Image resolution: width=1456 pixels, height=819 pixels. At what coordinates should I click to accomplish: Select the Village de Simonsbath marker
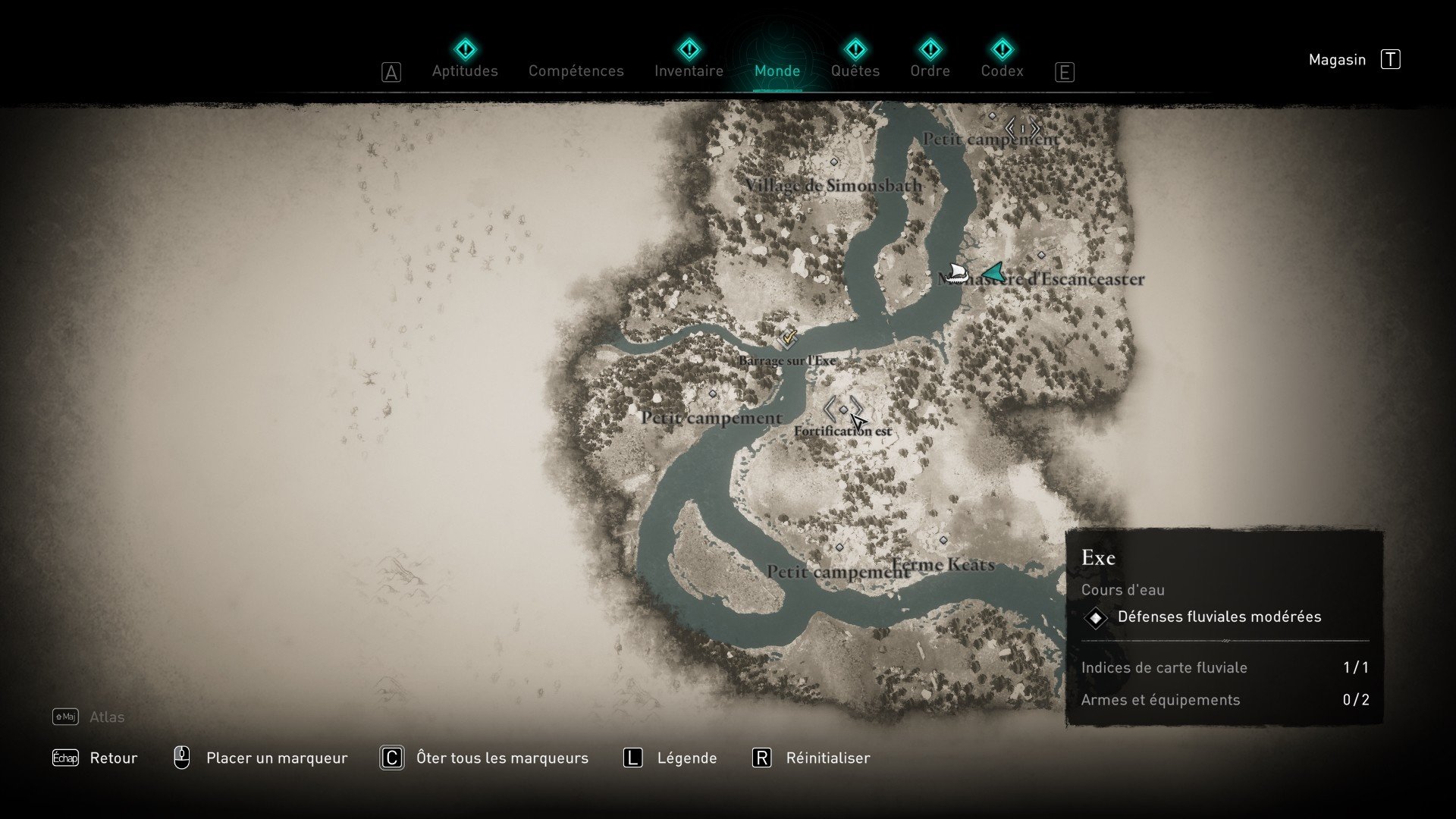click(x=834, y=162)
